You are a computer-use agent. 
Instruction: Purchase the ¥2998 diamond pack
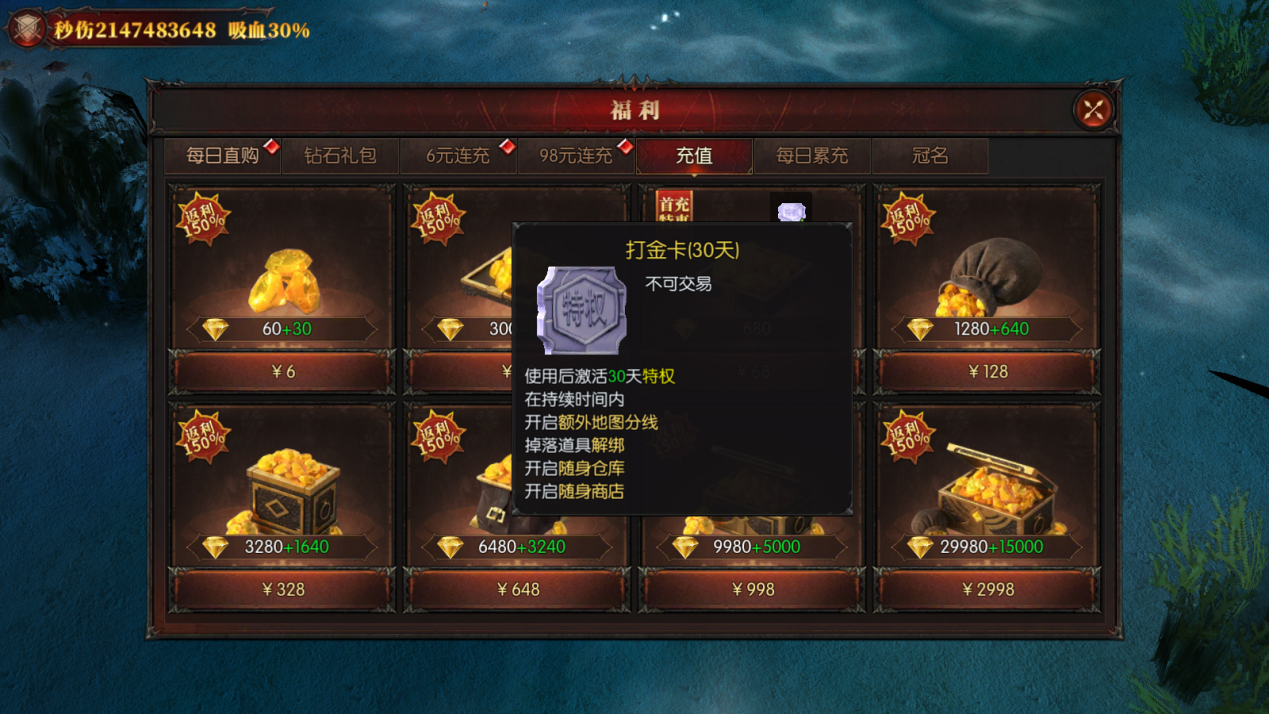988,590
